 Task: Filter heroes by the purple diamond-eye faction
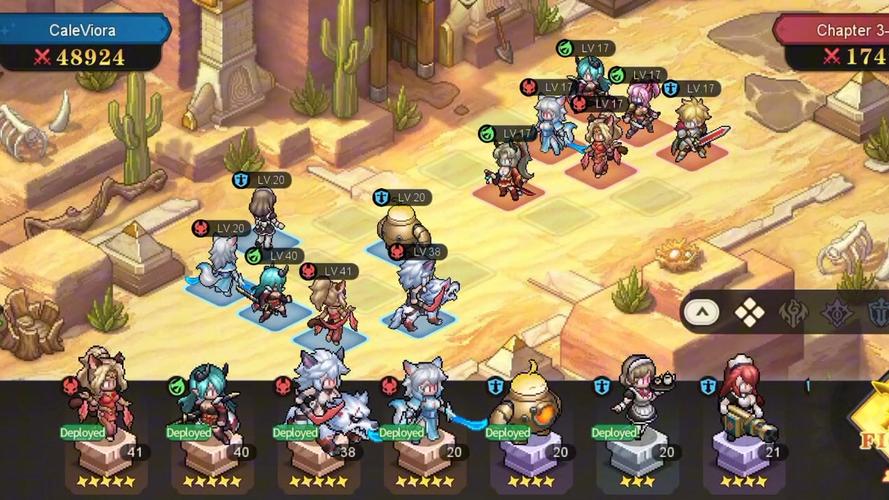point(837,313)
